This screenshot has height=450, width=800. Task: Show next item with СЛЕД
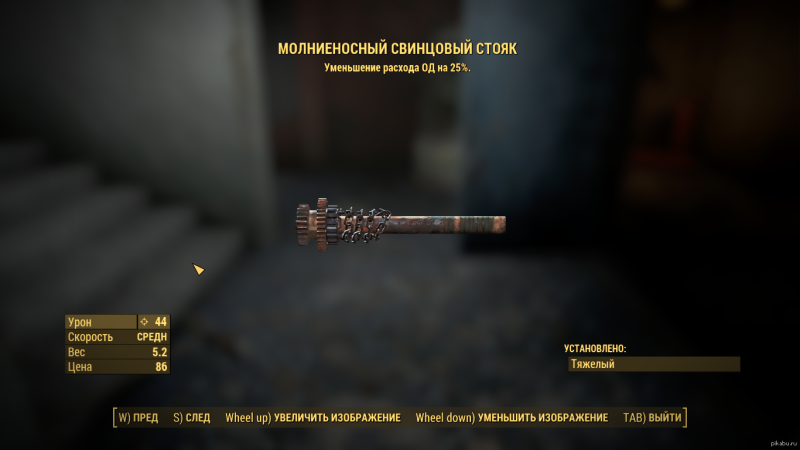[191, 417]
